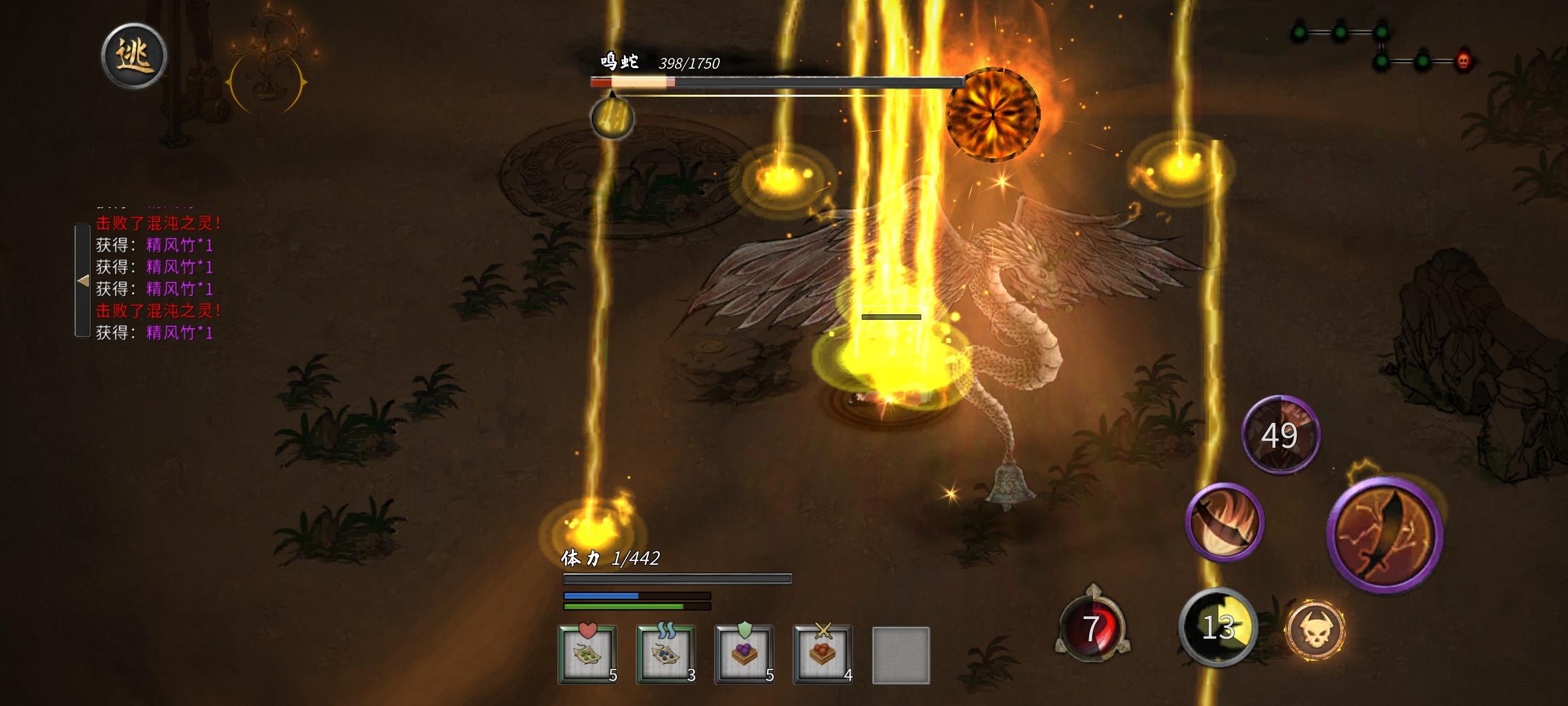This screenshot has width=1568, height=706.
Task: Tap the yellow status icon under boss bar
Action: (612, 118)
